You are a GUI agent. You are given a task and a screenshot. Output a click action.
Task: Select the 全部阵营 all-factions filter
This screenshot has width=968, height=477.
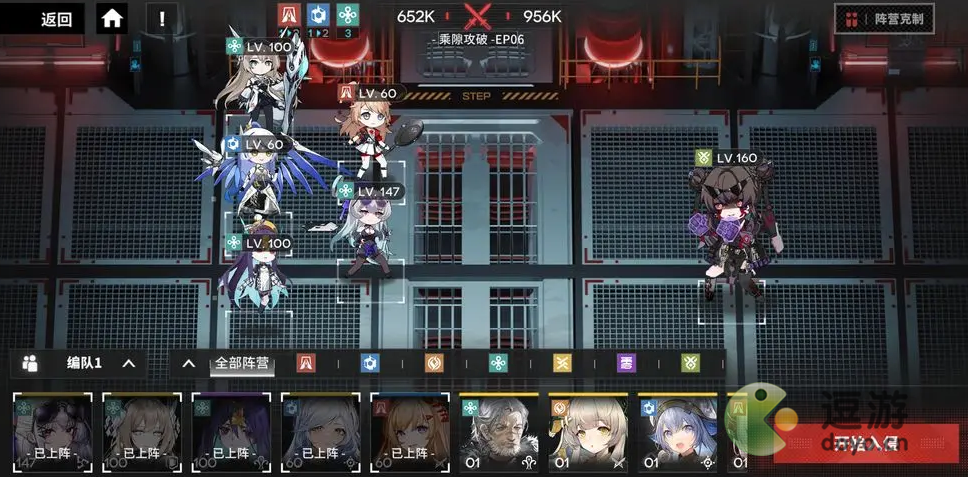[x=242, y=363]
